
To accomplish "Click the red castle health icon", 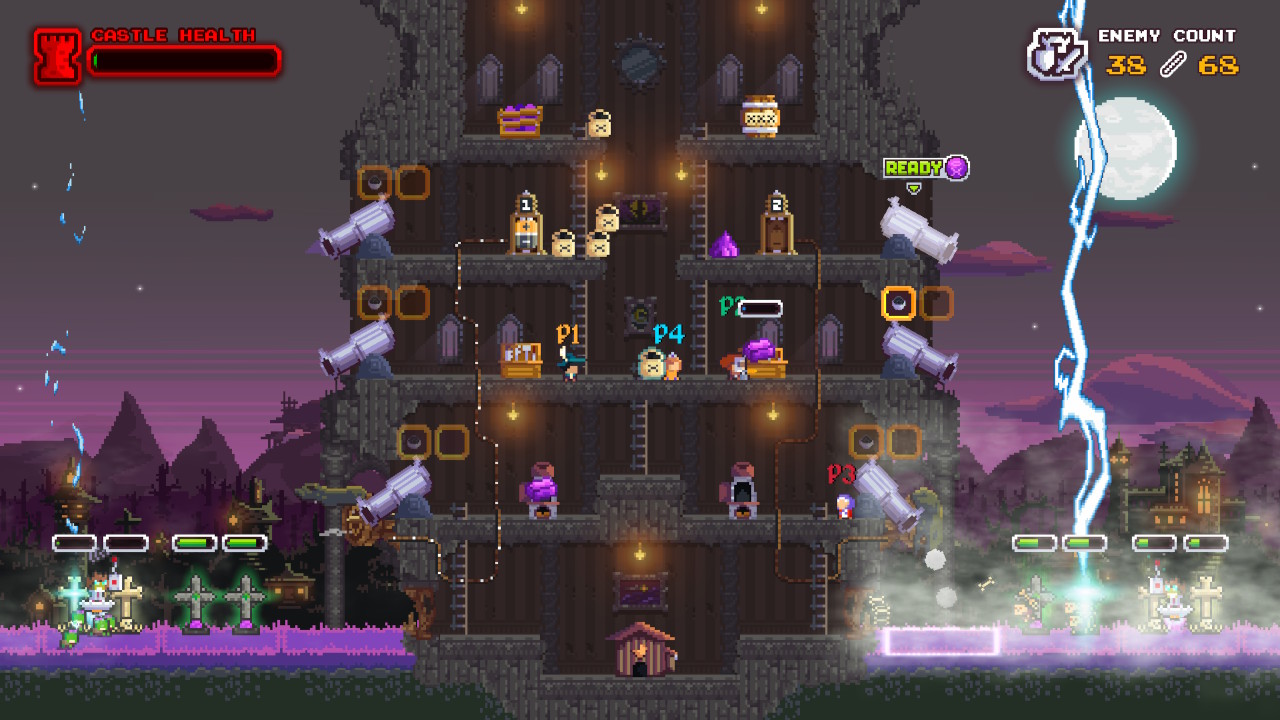I will click(57, 56).
